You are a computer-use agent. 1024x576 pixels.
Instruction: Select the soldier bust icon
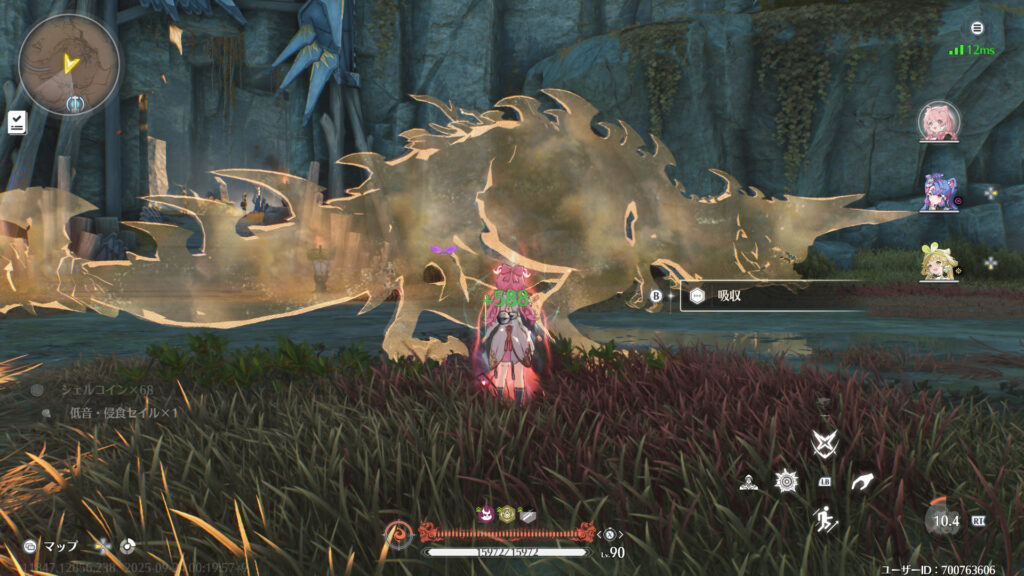748,482
